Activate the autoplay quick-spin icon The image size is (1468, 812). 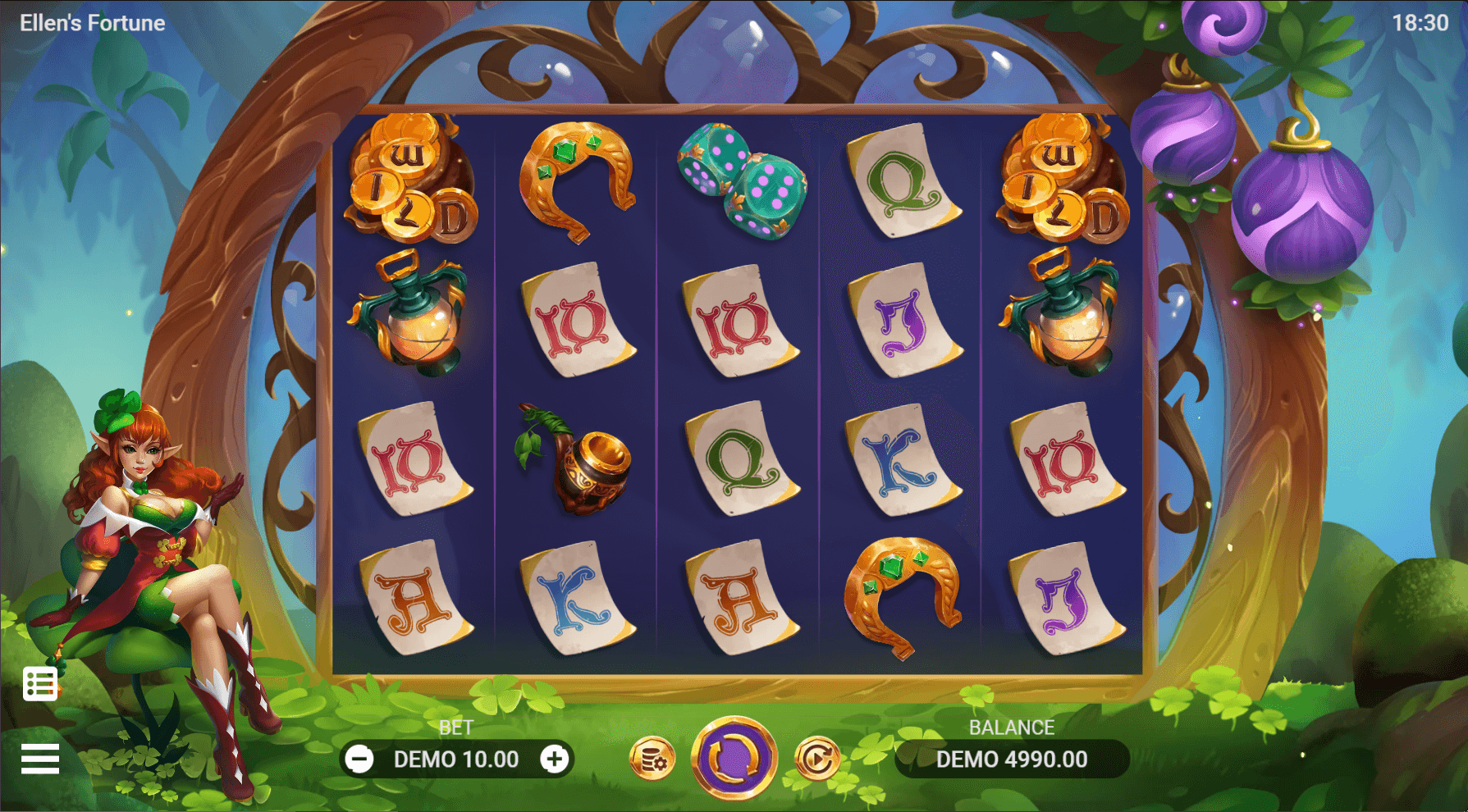pos(816,759)
